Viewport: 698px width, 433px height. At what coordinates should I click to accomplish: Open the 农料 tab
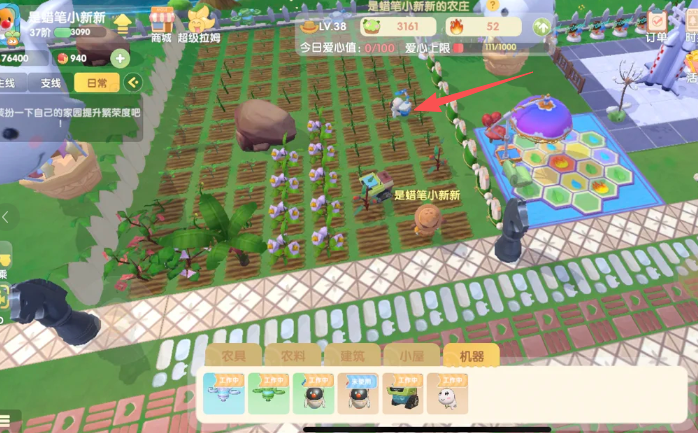292,355
